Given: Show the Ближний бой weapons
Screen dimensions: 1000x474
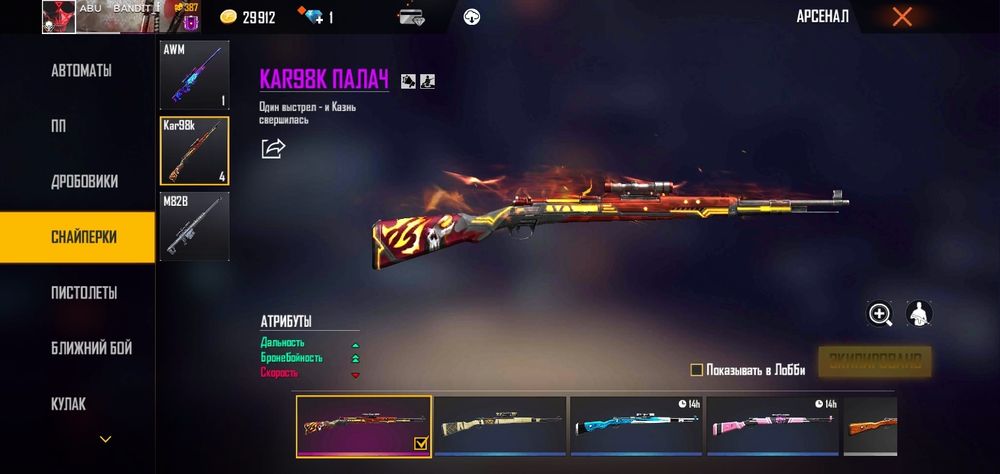Looking at the screenshot, I should click(91, 348).
